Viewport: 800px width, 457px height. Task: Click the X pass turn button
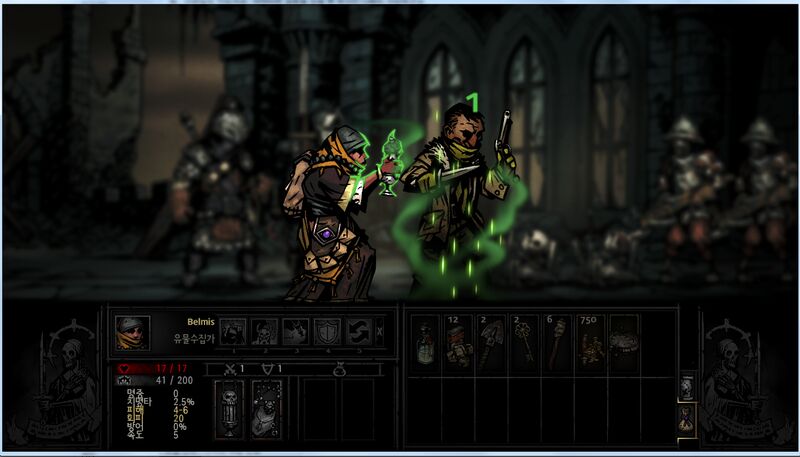tap(378, 332)
